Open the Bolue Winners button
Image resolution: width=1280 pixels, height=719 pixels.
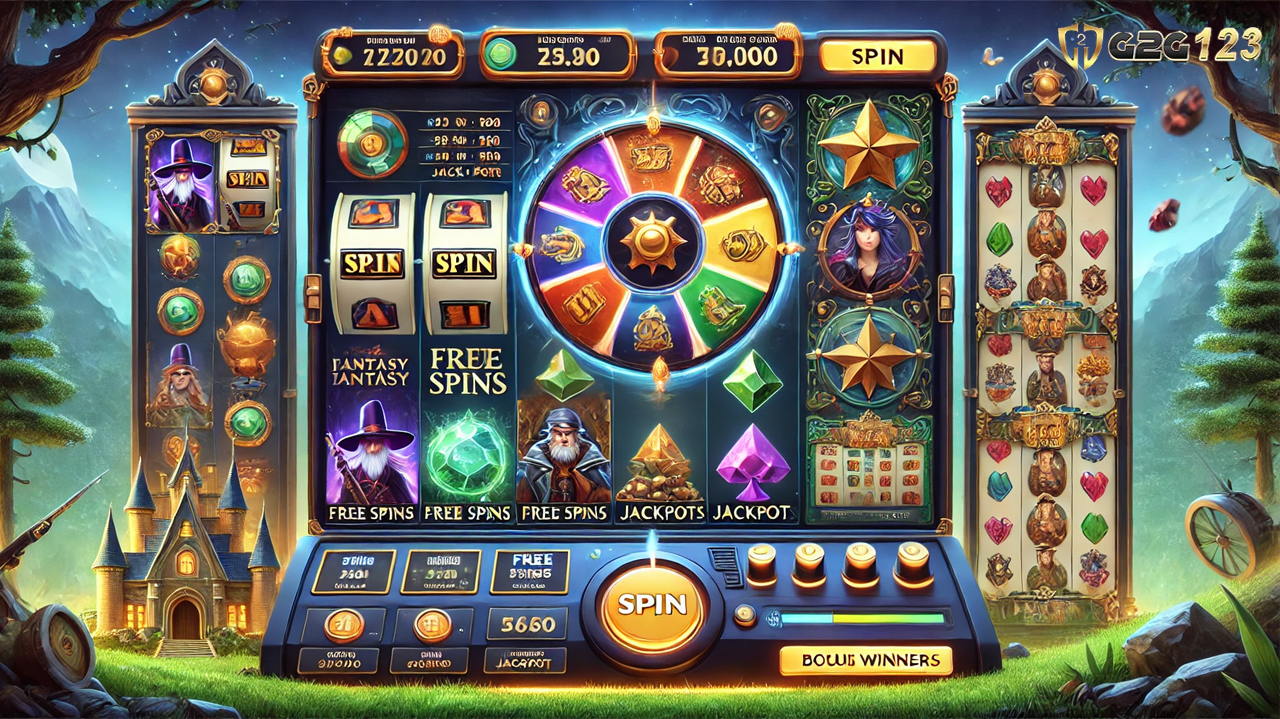tap(865, 660)
